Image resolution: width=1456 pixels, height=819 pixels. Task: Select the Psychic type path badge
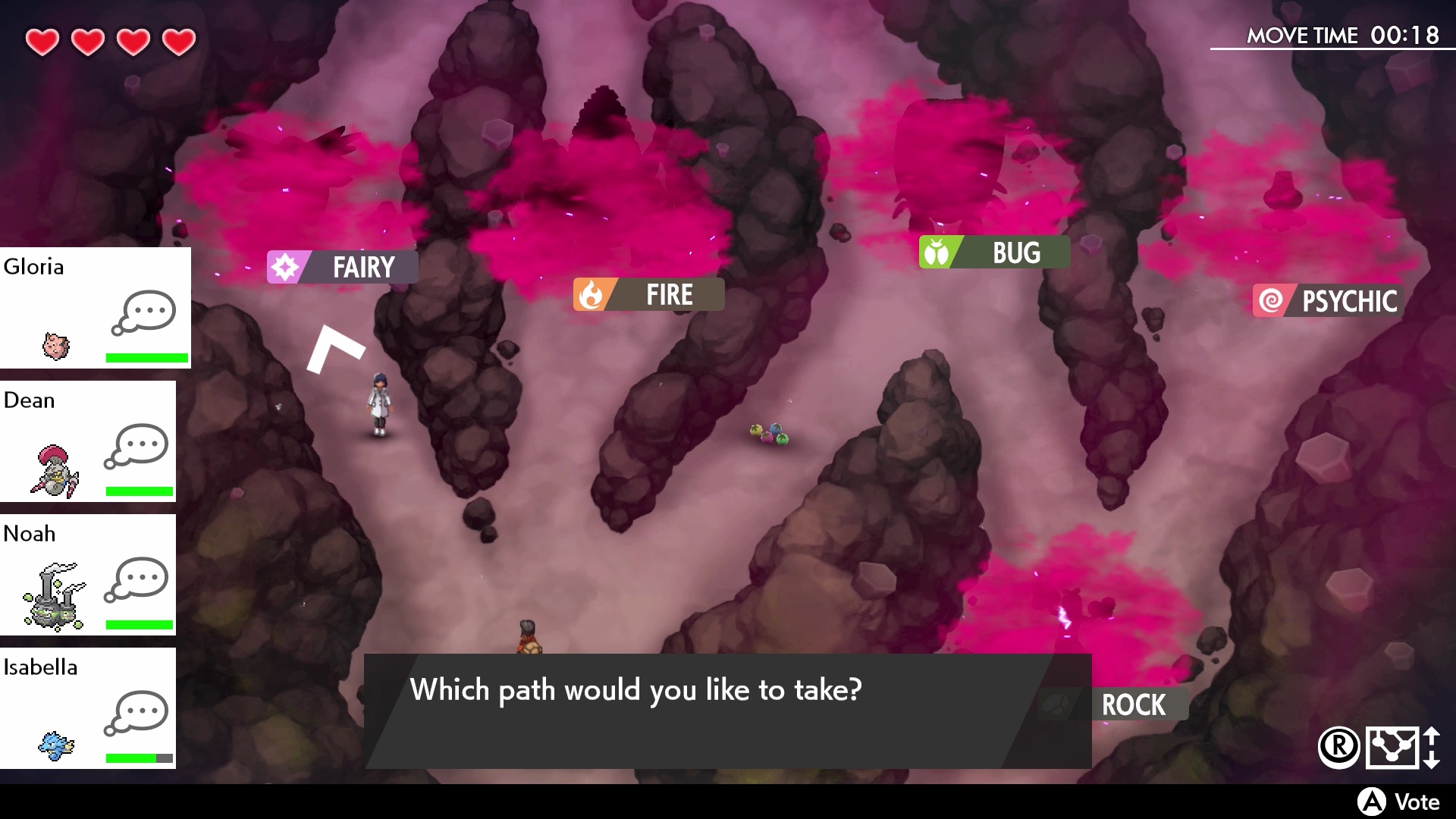click(1328, 300)
